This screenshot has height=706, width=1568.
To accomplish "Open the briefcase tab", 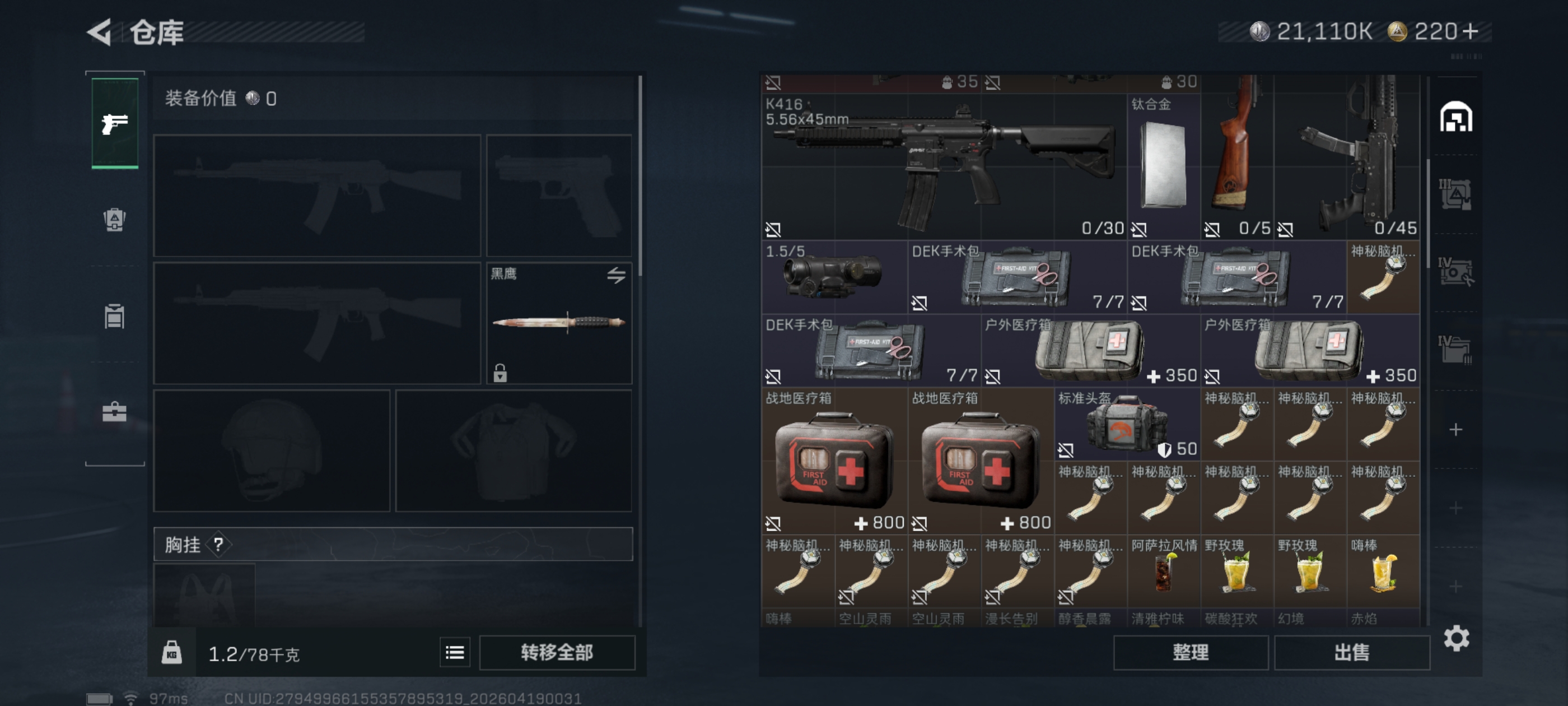I will [114, 412].
